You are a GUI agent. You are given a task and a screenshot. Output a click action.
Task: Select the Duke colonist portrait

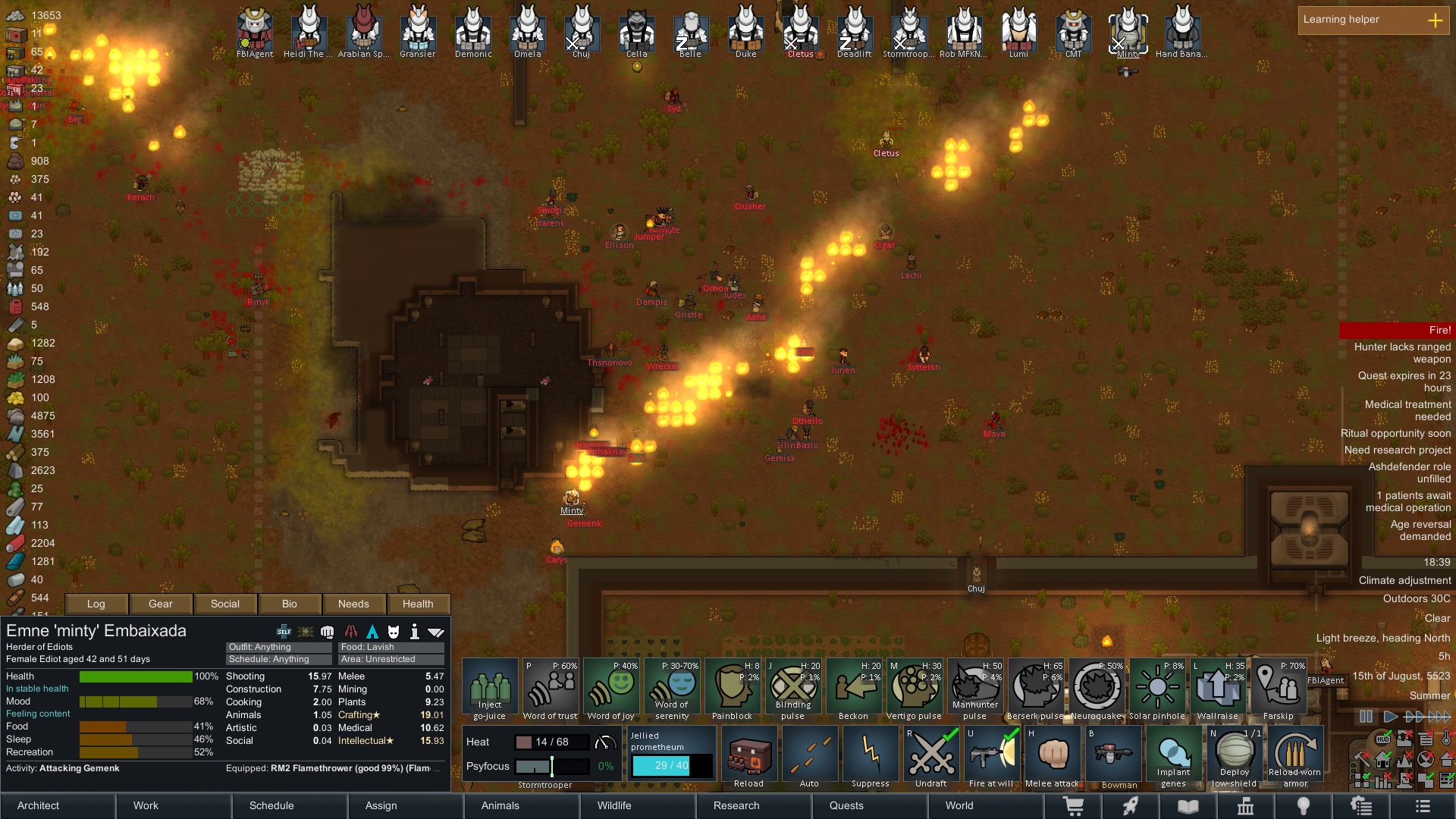[745, 30]
